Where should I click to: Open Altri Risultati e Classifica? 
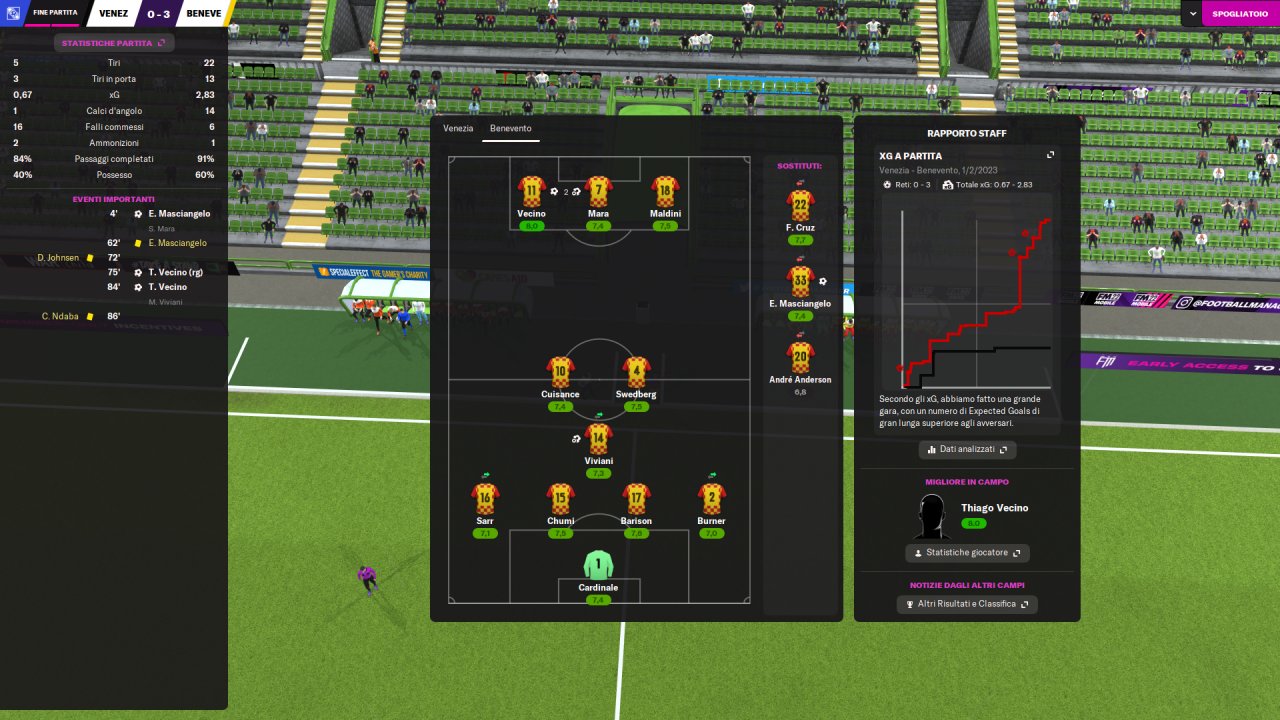click(967, 604)
